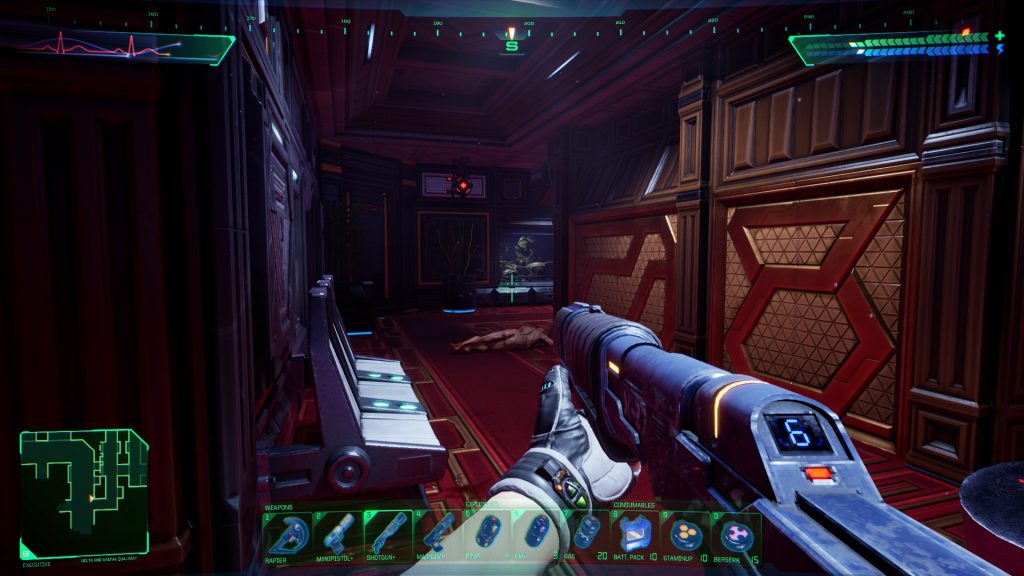Use the Batt. Pack consumable
The width and height of the screenshot is (1024, 576).
pyautogui.click(x=636, y=536)
